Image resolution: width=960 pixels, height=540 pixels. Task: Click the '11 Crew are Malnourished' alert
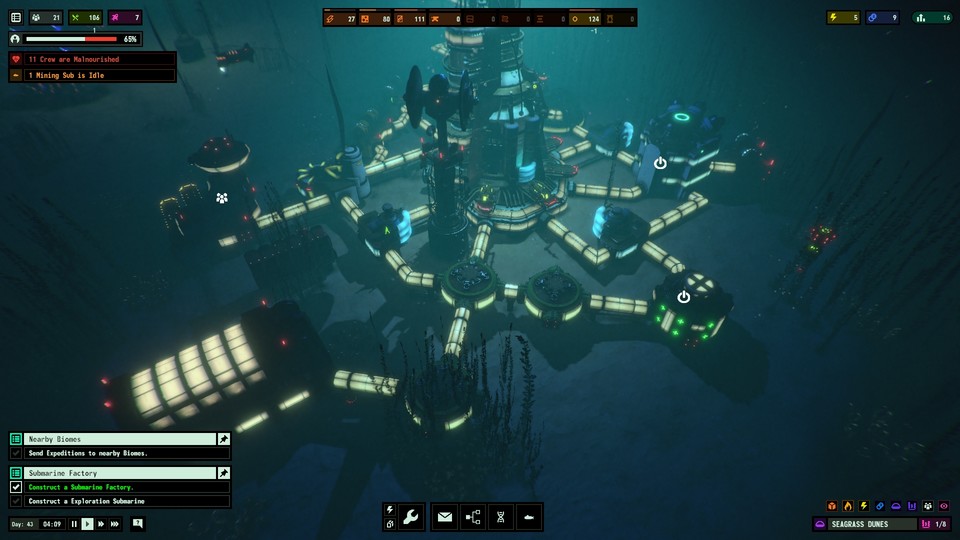click(92, 60)
